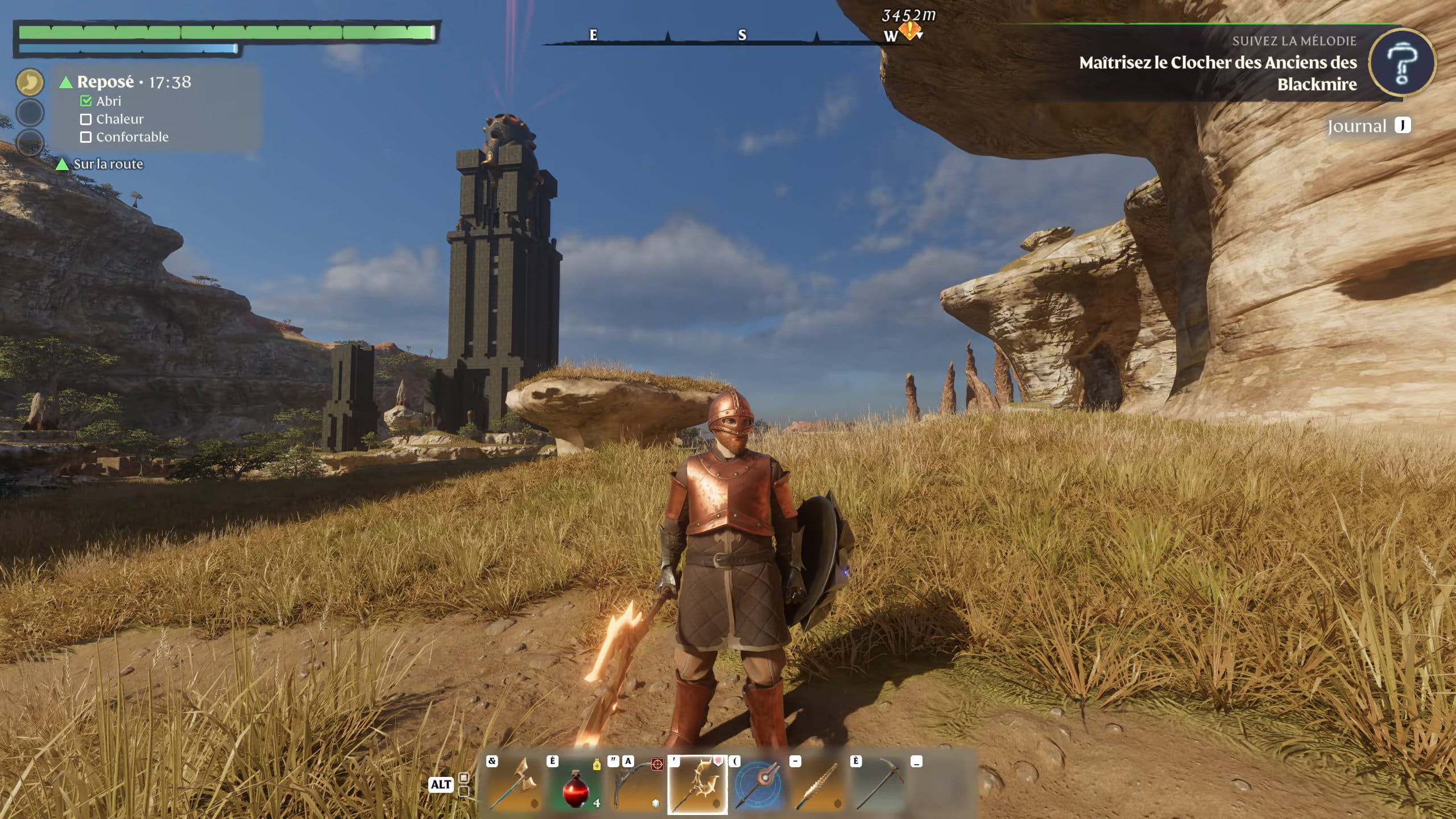
Task: Open the quest tracker question mark icon
Action: (1401, 64)
